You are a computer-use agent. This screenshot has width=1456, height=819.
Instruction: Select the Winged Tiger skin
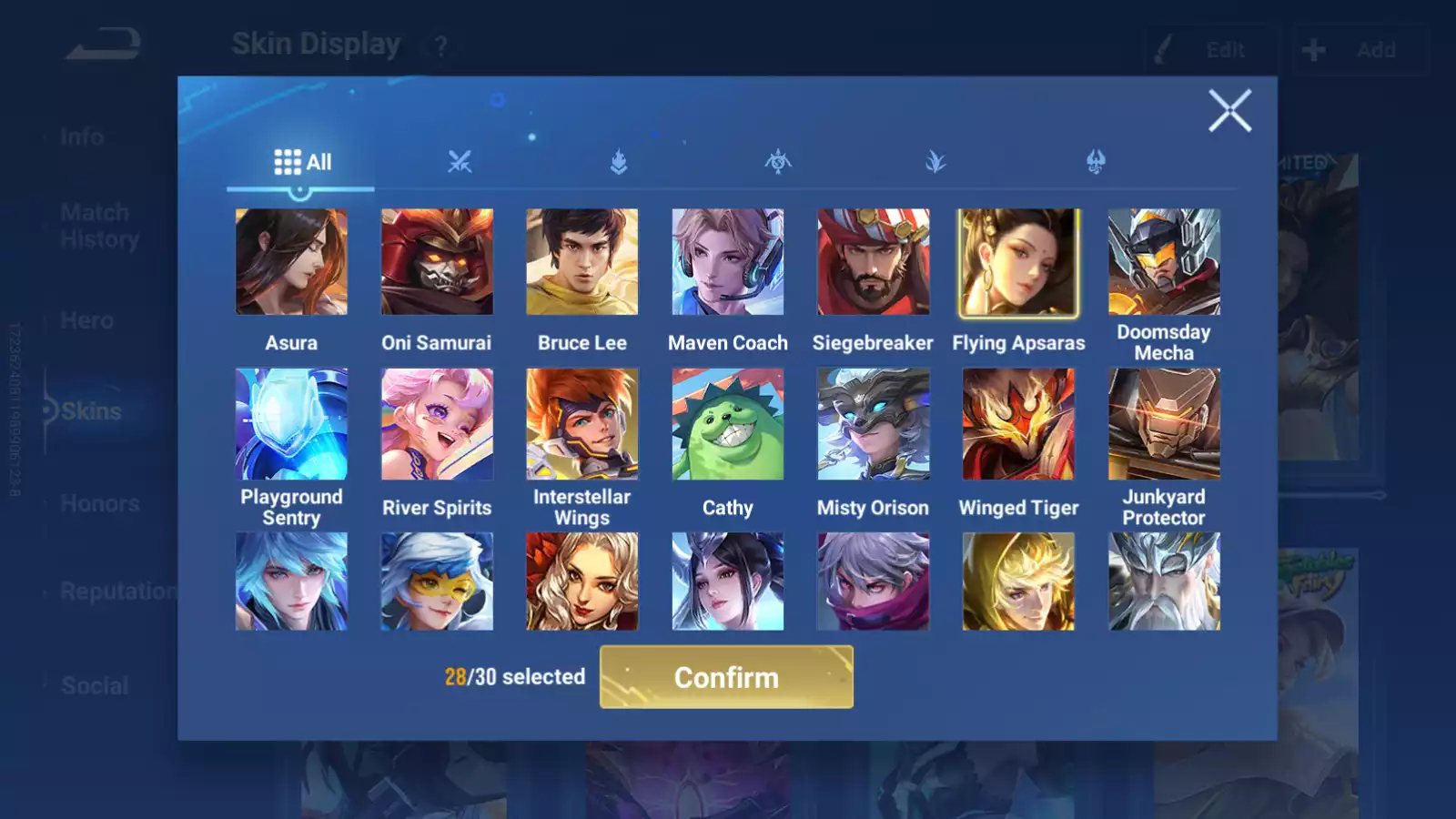click(x=1018, y=424)
